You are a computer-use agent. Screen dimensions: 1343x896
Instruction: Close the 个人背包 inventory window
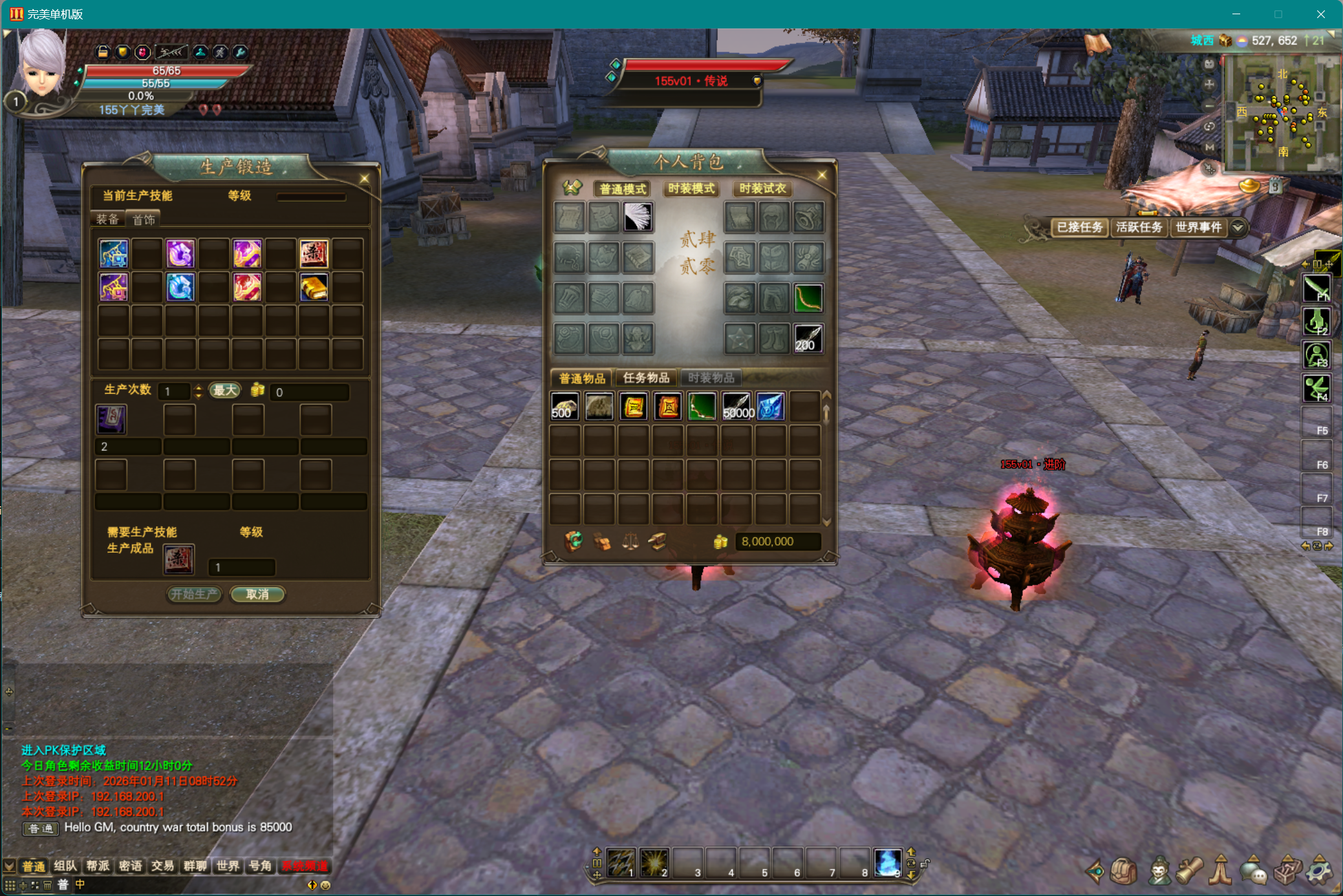[822, 175]
